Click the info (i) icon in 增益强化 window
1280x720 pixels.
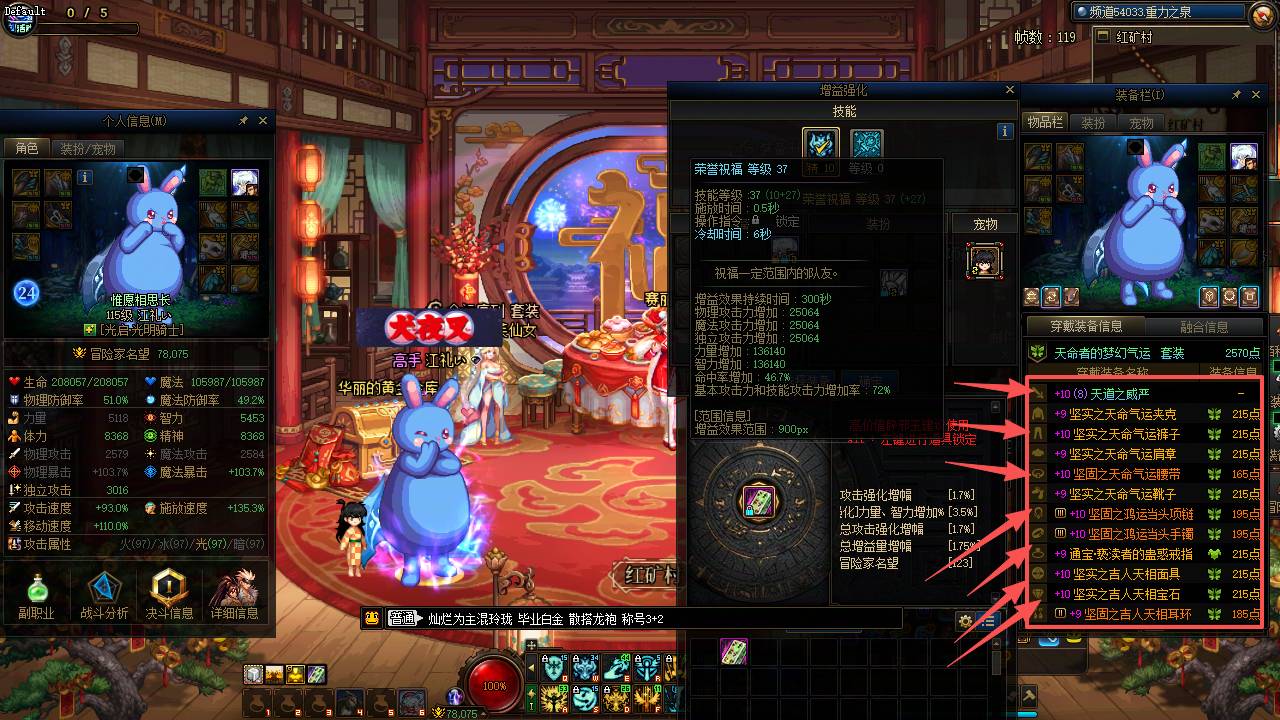coord(1005,131)
